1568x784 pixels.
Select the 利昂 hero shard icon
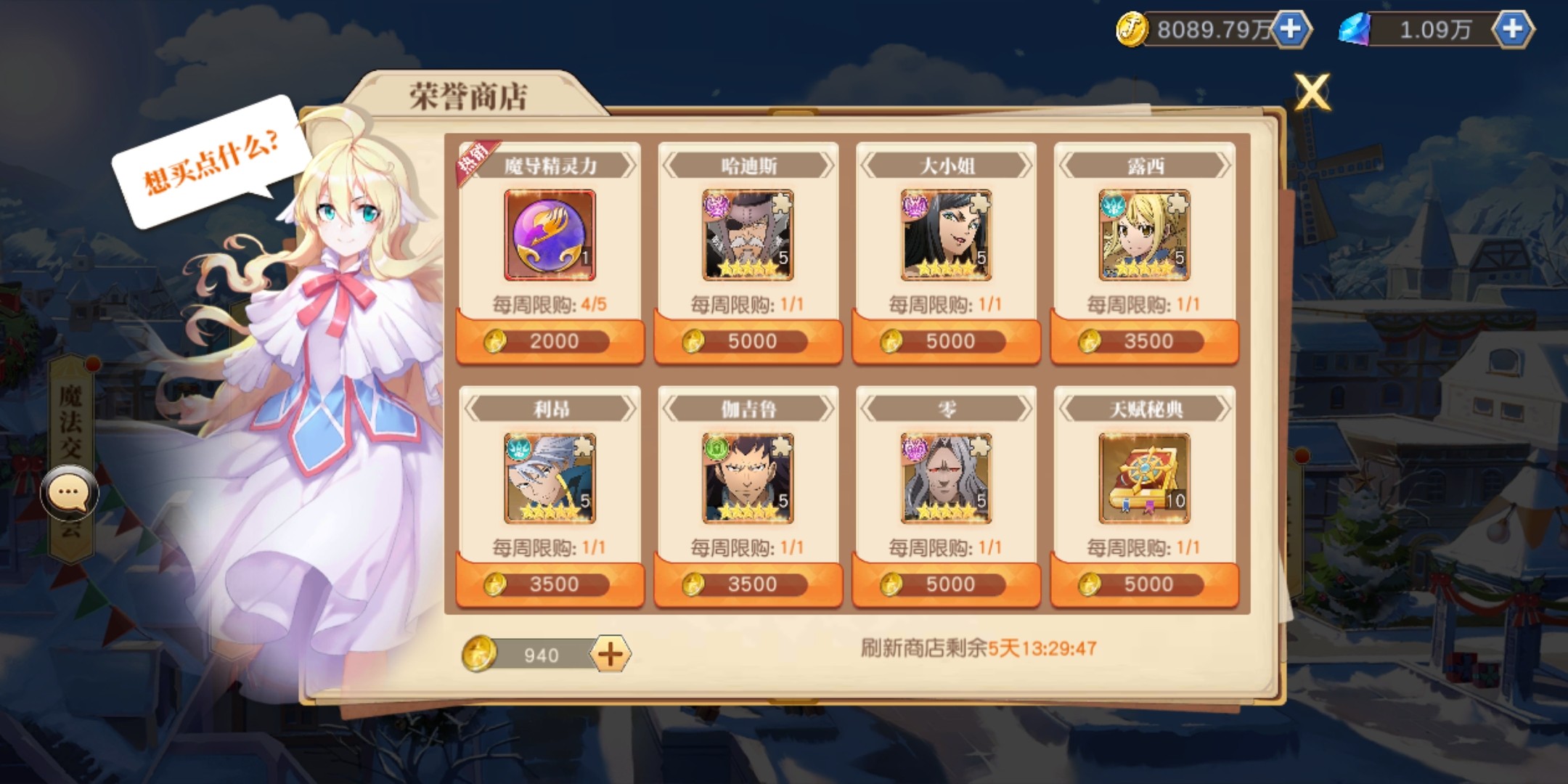(550, 478)
